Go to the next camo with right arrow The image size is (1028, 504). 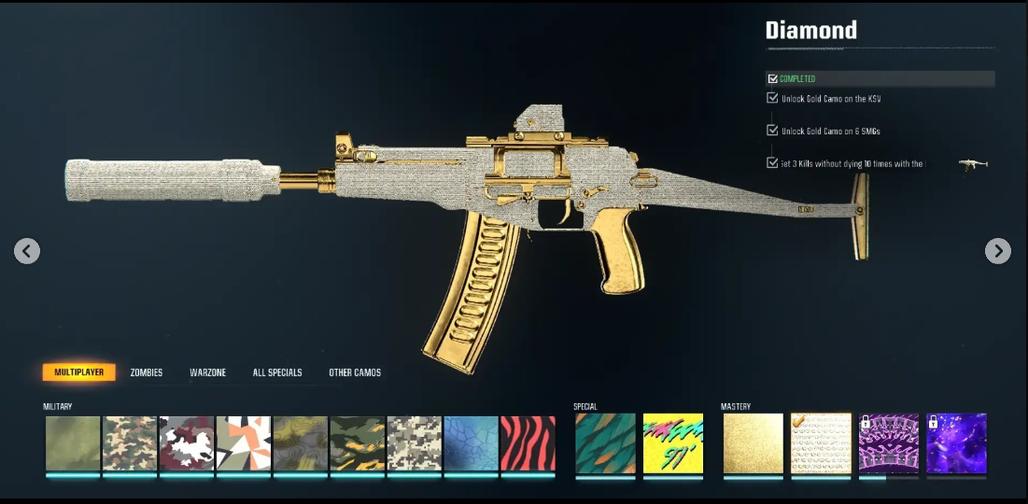(997, 251)
